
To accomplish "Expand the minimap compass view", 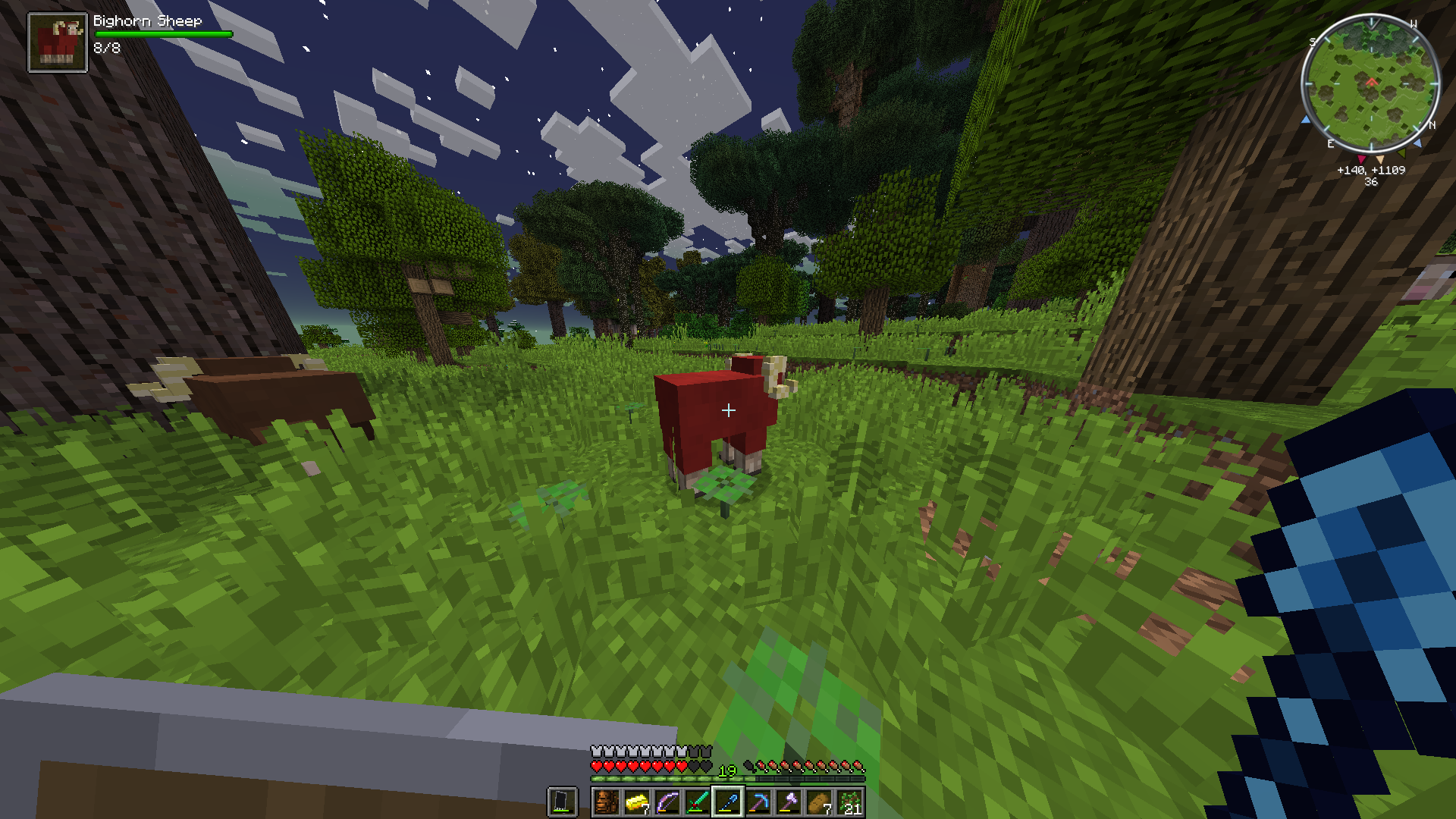I will [1371, 83].
